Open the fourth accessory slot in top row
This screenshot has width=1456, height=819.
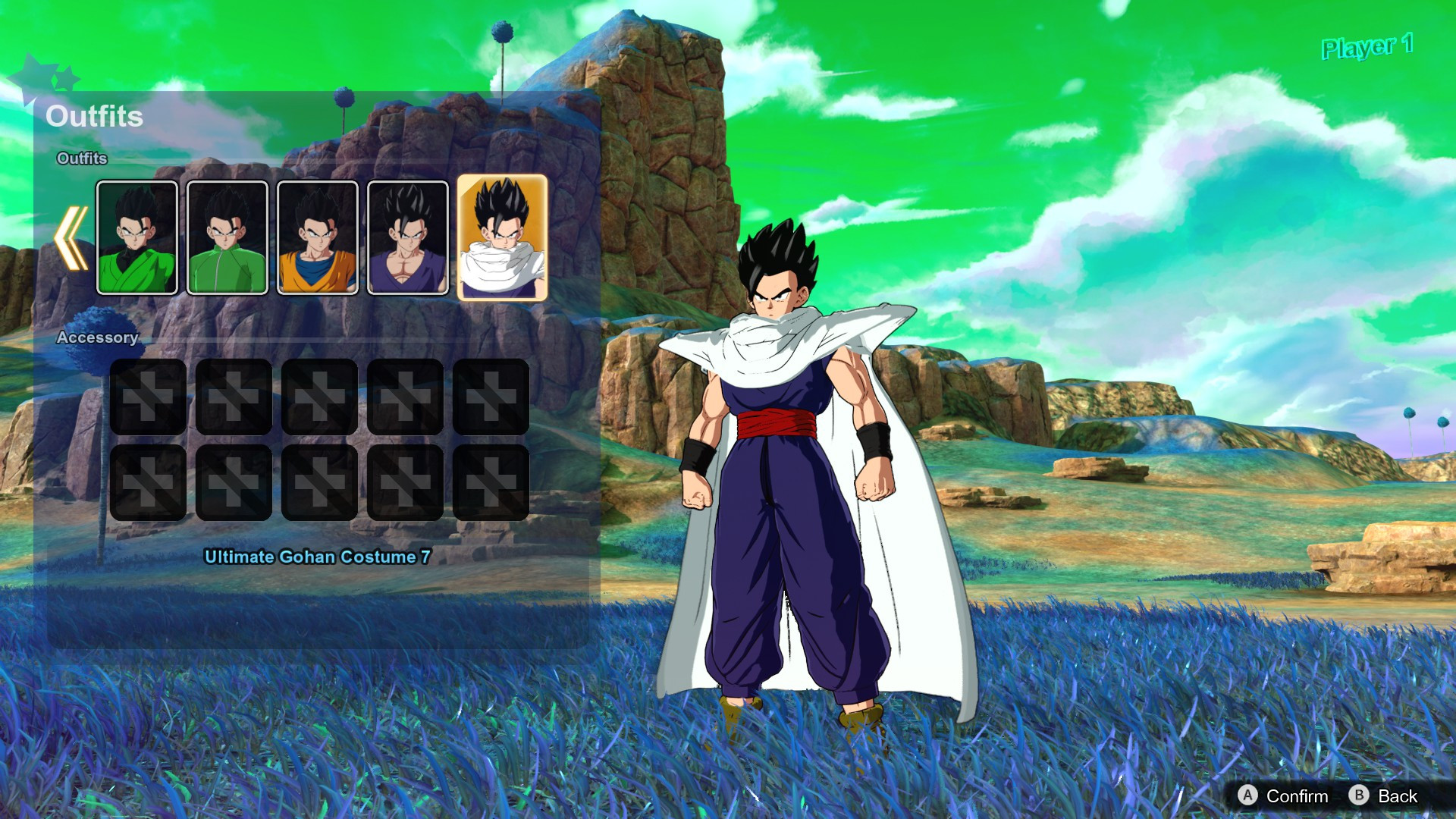[404, 397]
